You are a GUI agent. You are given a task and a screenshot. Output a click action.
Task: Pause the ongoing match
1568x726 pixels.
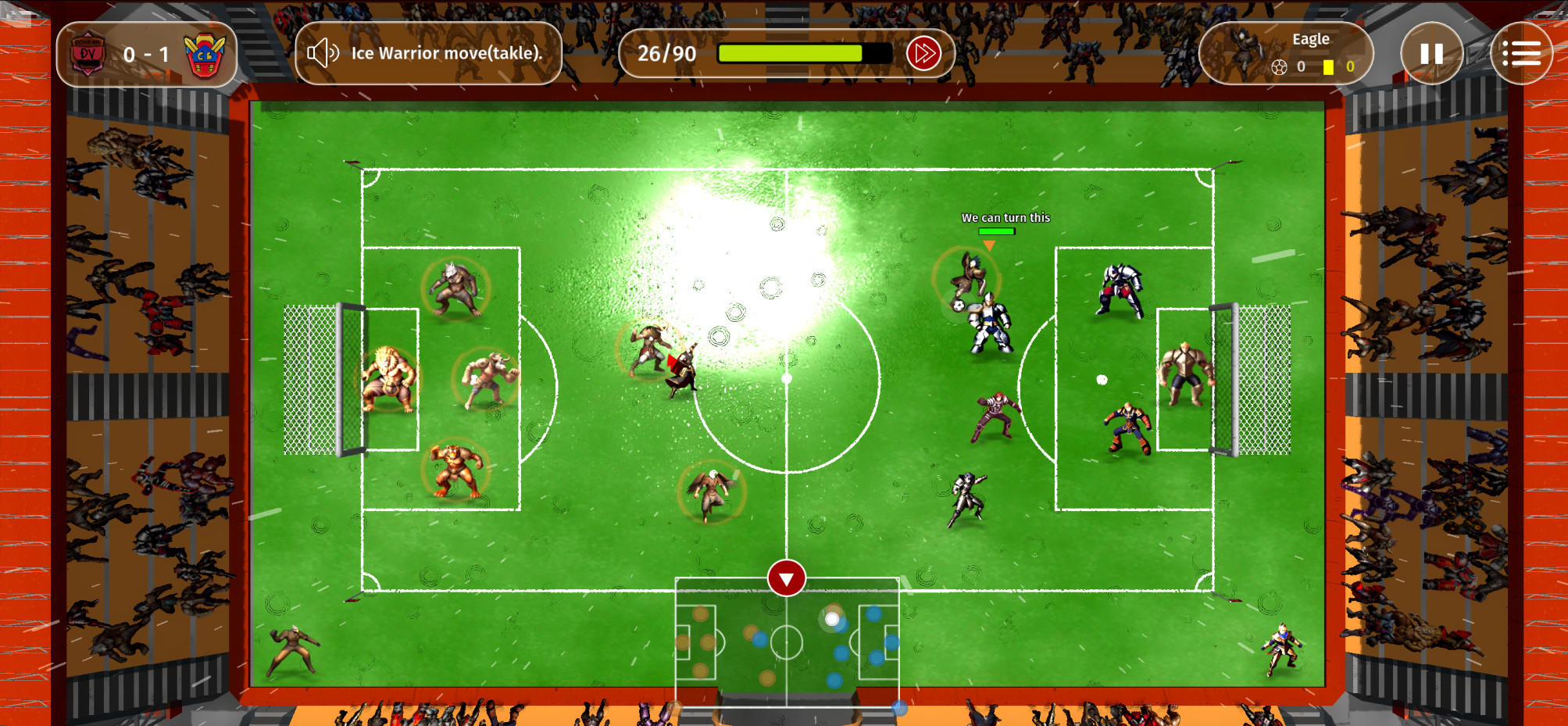[1430, 52]
